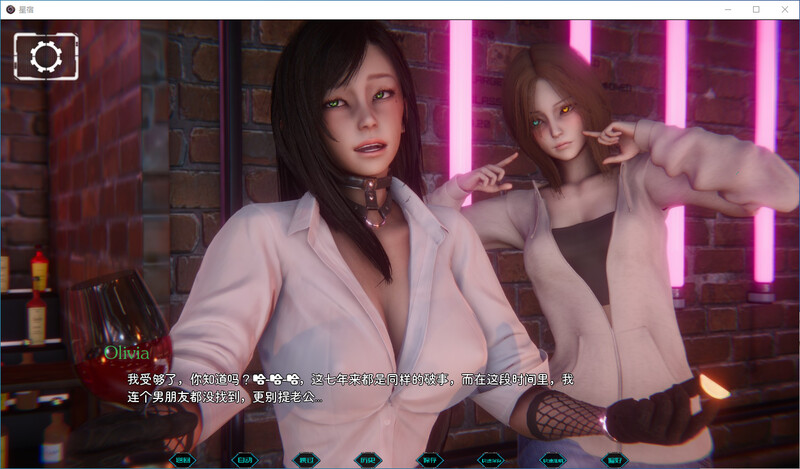
Task: Open the 历史 (History) log
Action: 368,460
